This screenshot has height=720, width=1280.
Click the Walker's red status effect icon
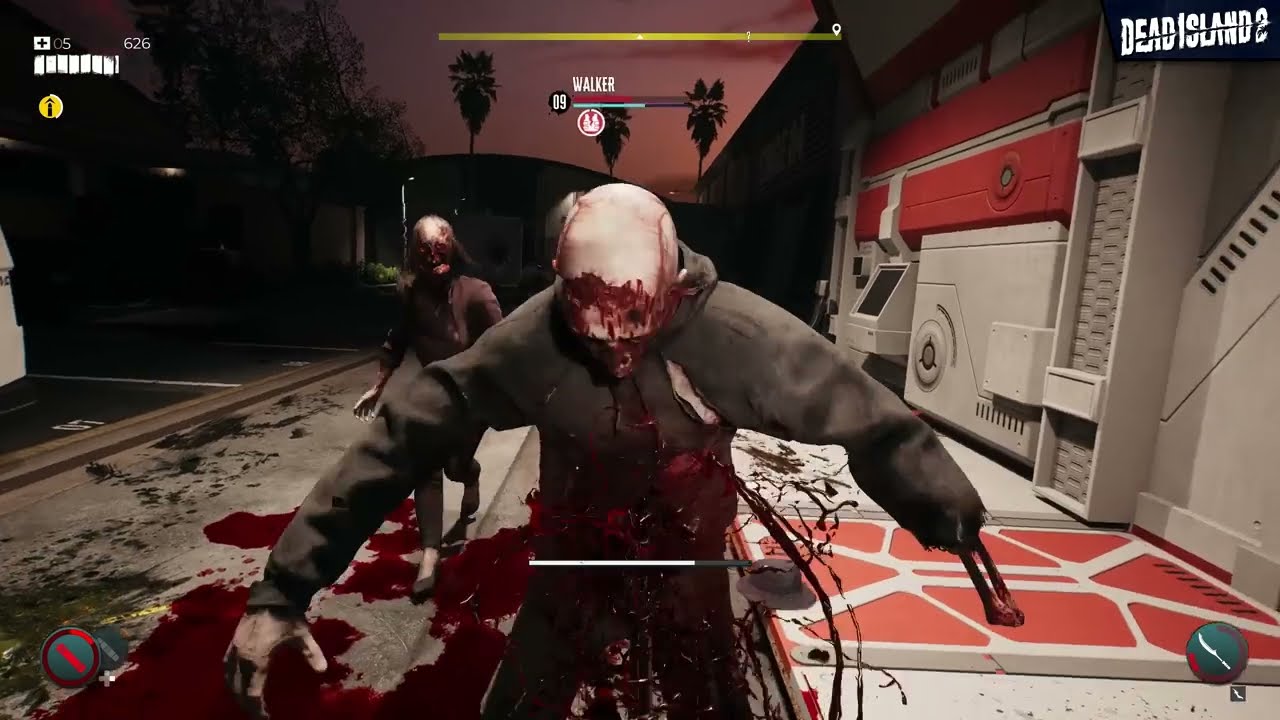click(590, 122)
